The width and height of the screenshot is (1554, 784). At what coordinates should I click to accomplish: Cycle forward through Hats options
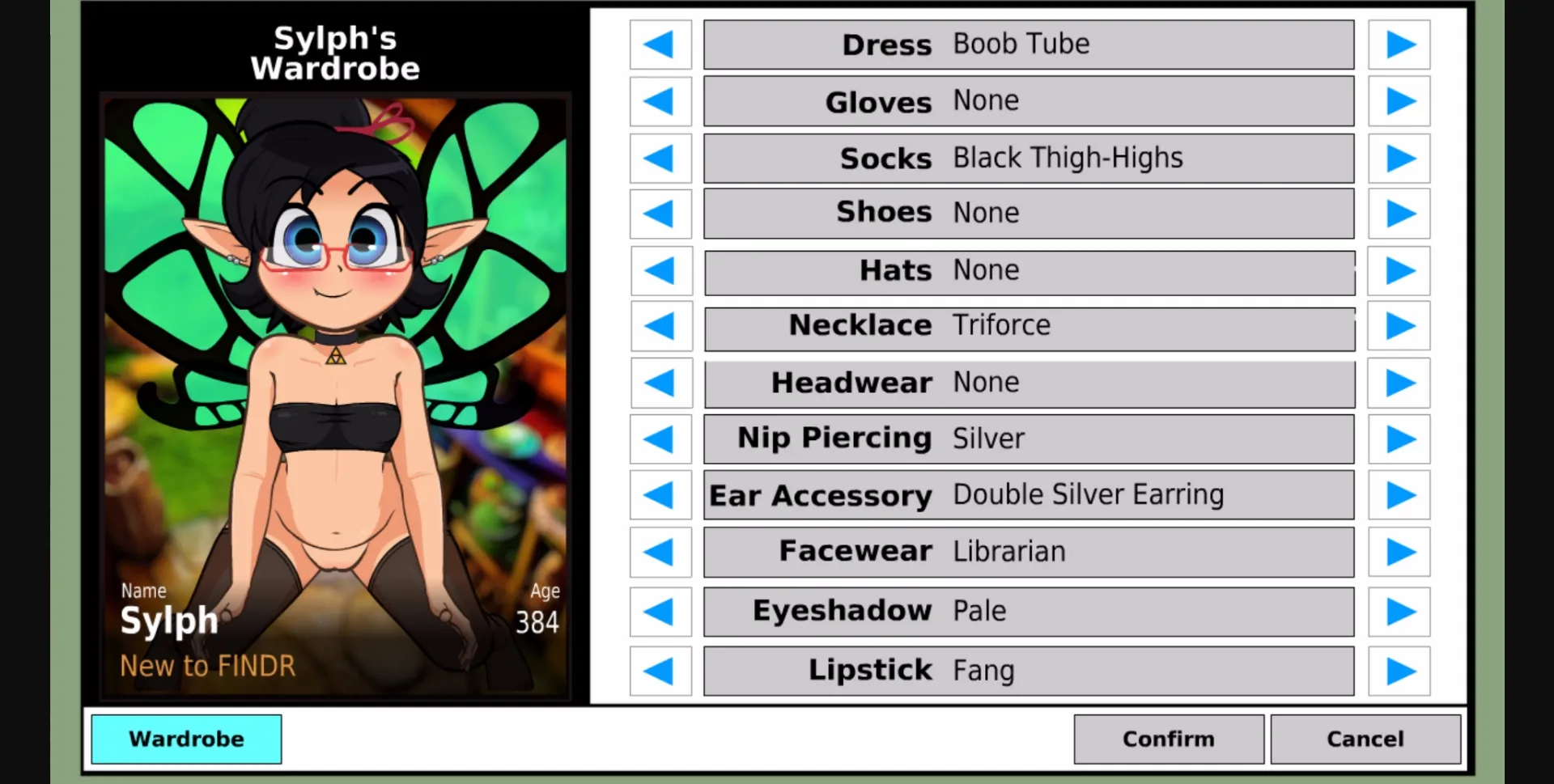(1399, 271)
